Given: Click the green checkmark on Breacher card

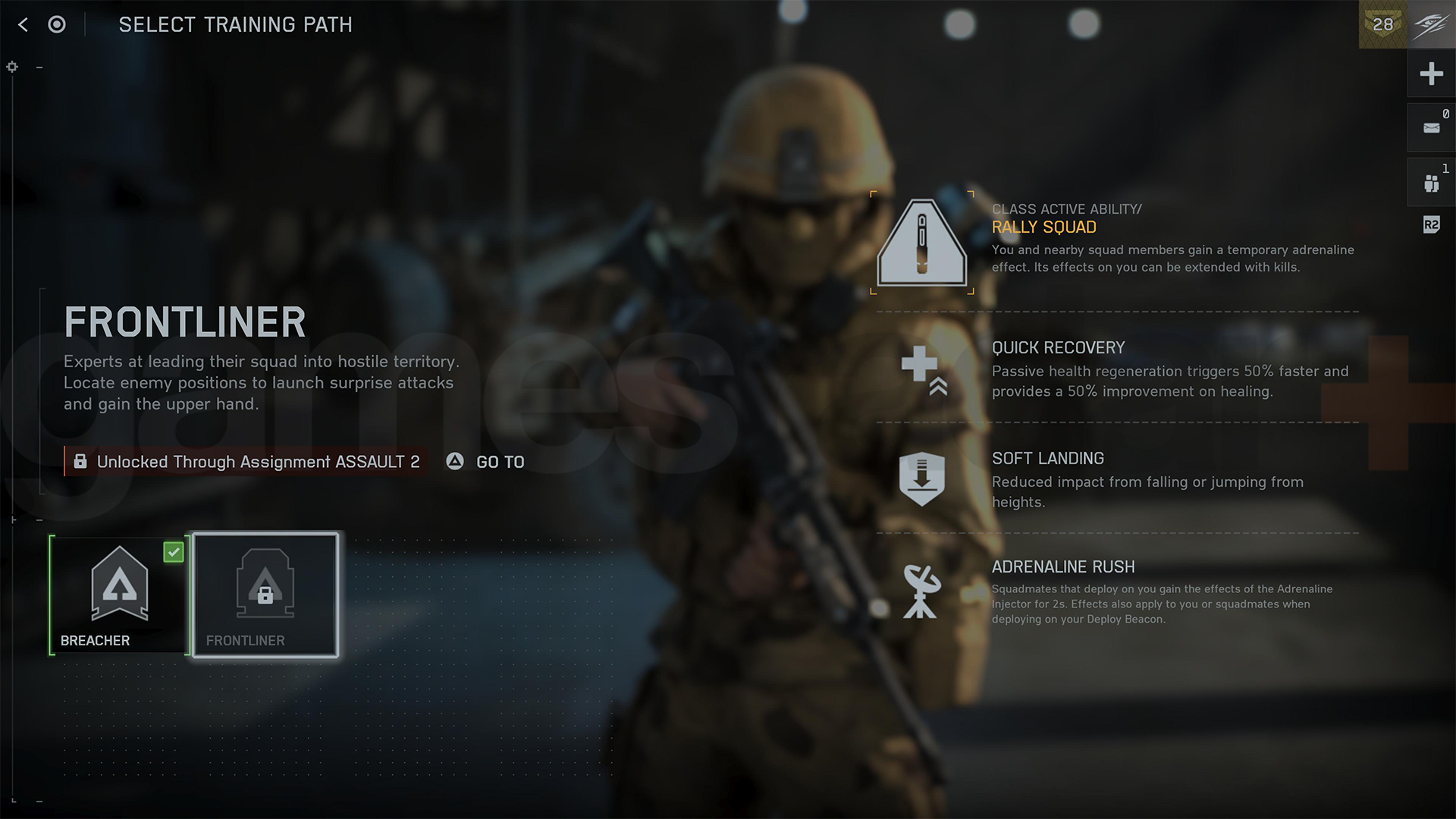Looking at the screenshot, I should coord(174,553).
